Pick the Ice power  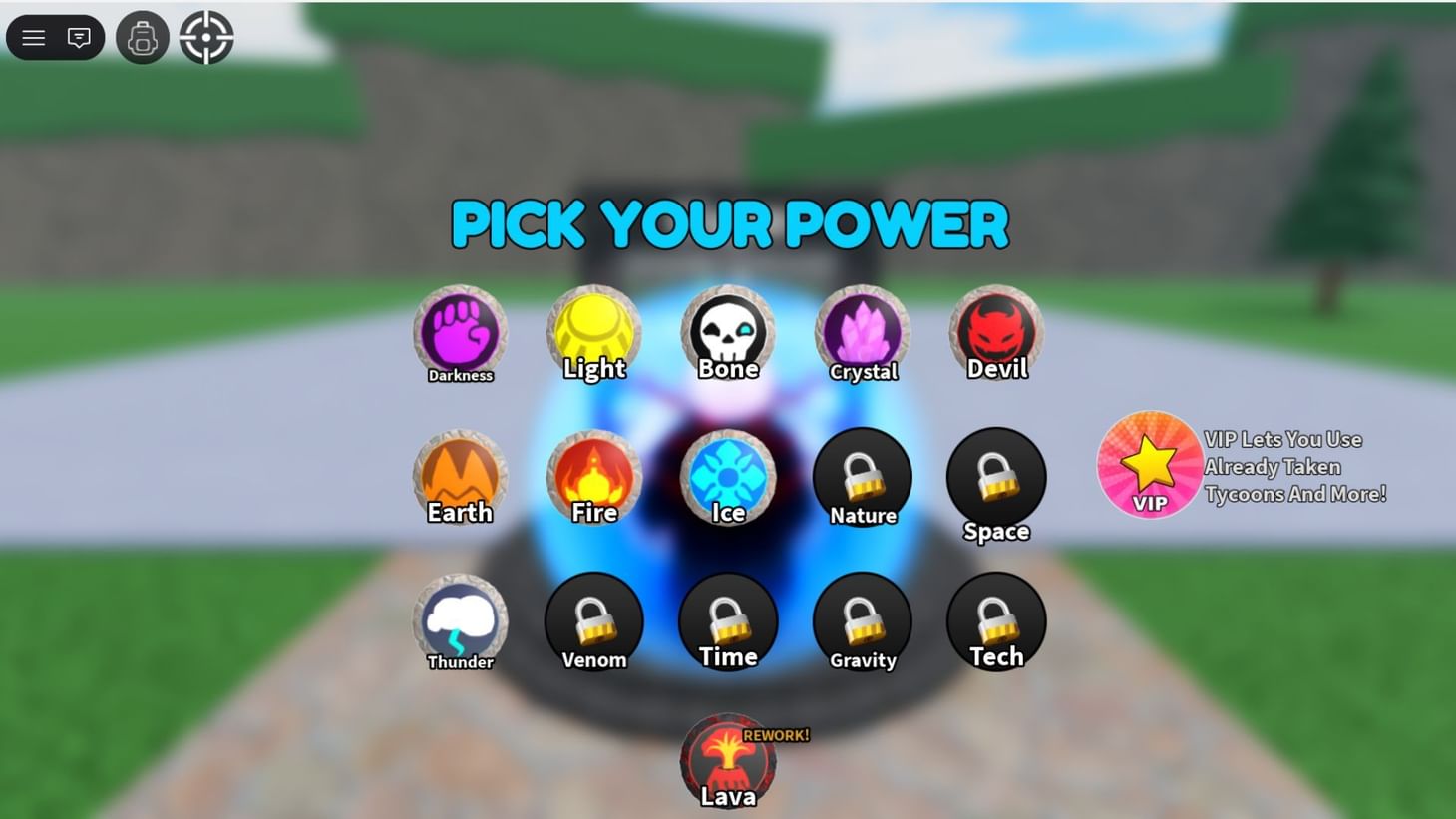click(728, 474)
